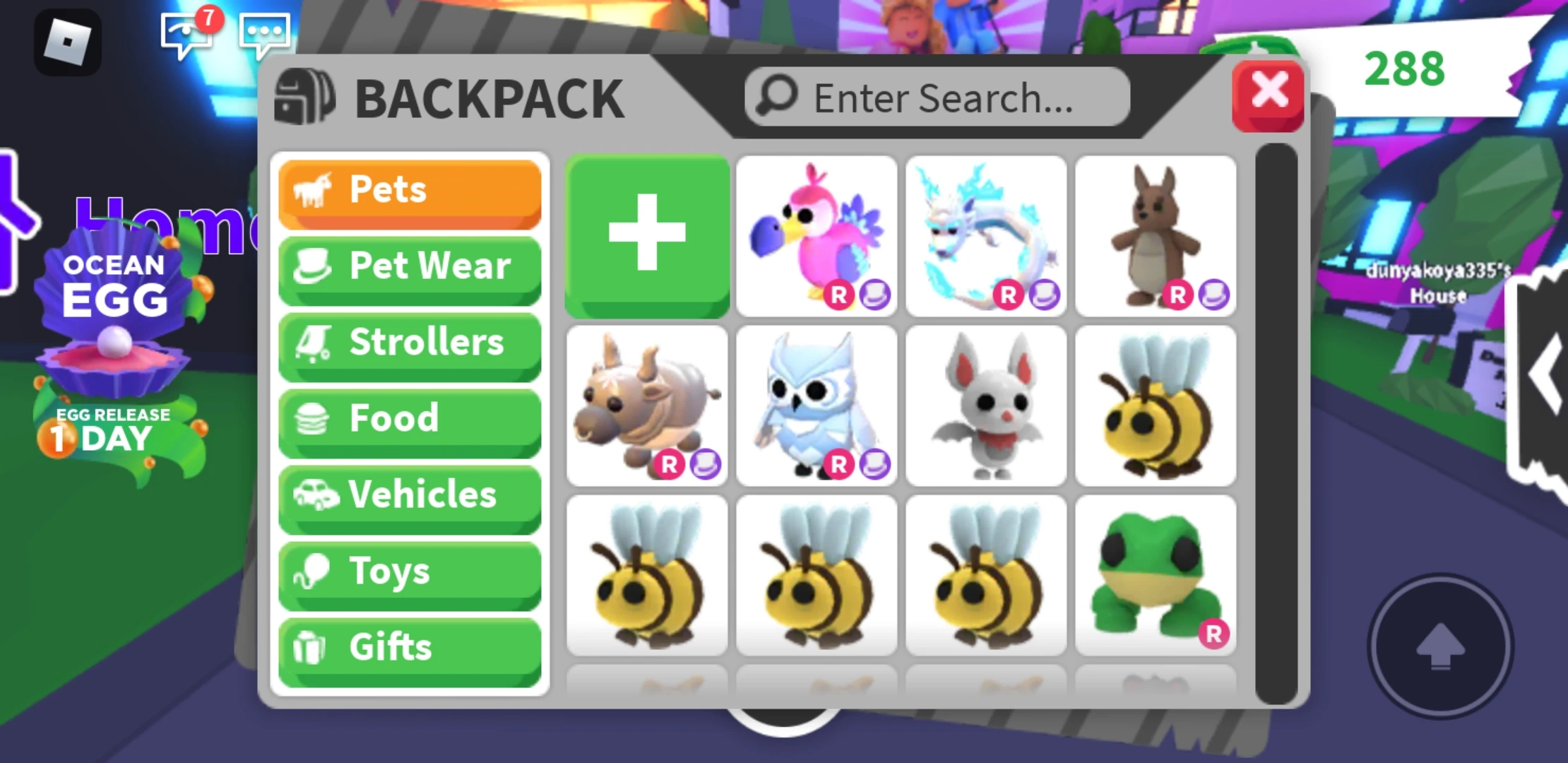Click the Enter Search text field
The height and width of the screenshot is (763, 1568).
939,97
